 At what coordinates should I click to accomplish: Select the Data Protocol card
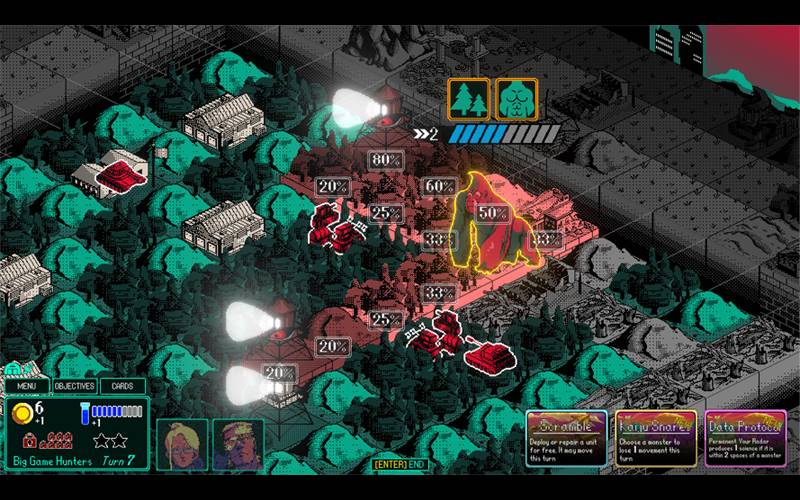(x=744, y=439)
